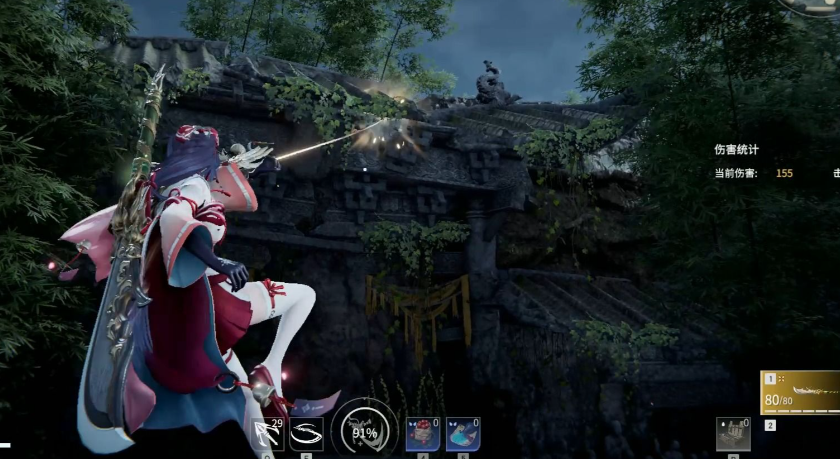Click the circular 91% ultimate gauge
Screen dimensions: 840x459
[x=364, y=432]
